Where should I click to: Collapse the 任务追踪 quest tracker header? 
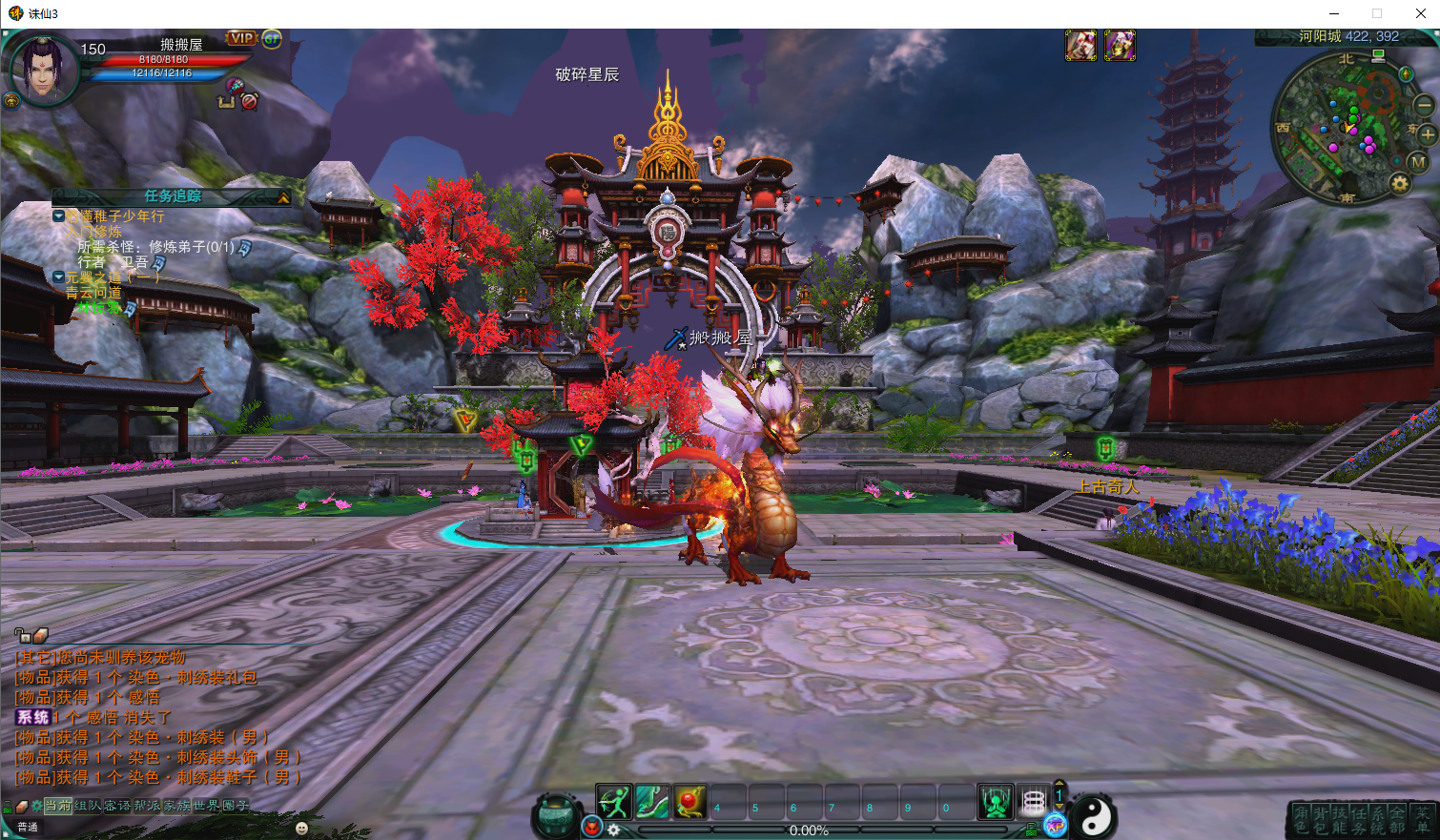click(283, 197)
